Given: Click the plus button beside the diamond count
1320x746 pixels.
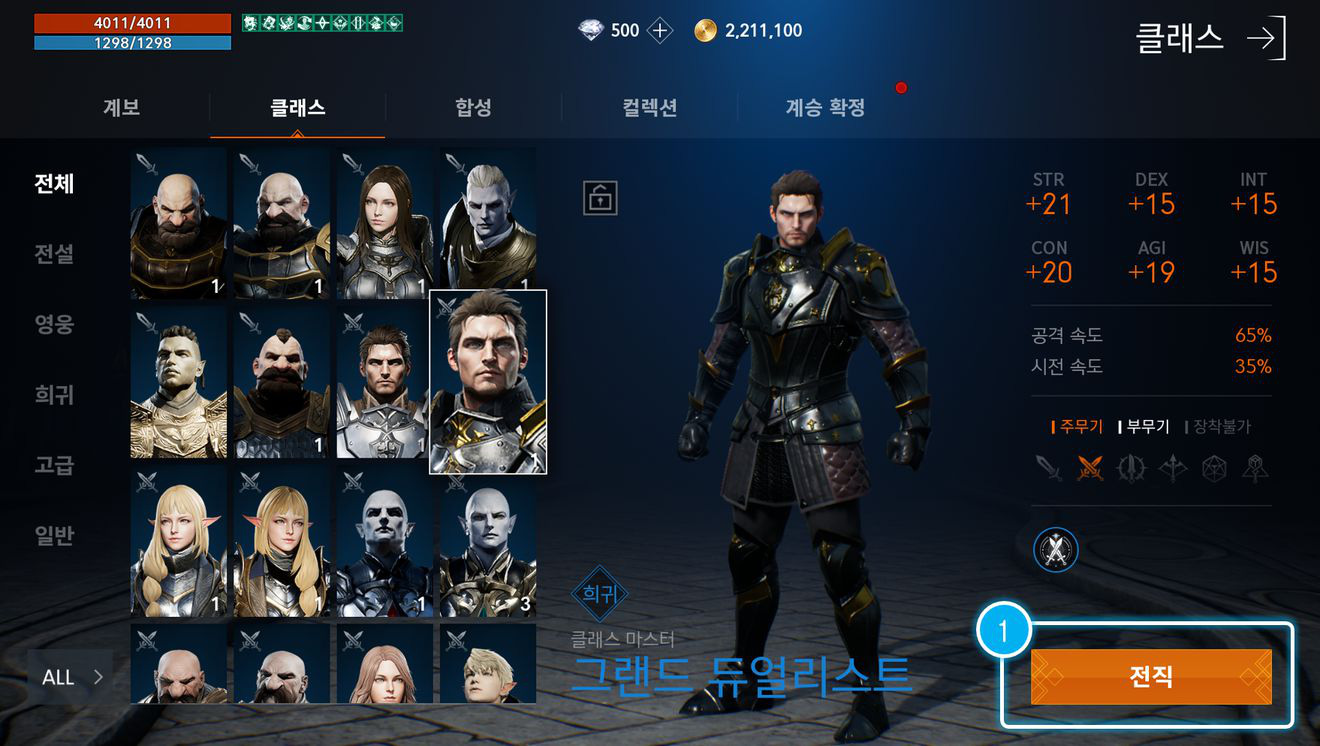Looking at the screenshot, I should tap(658, 30).
